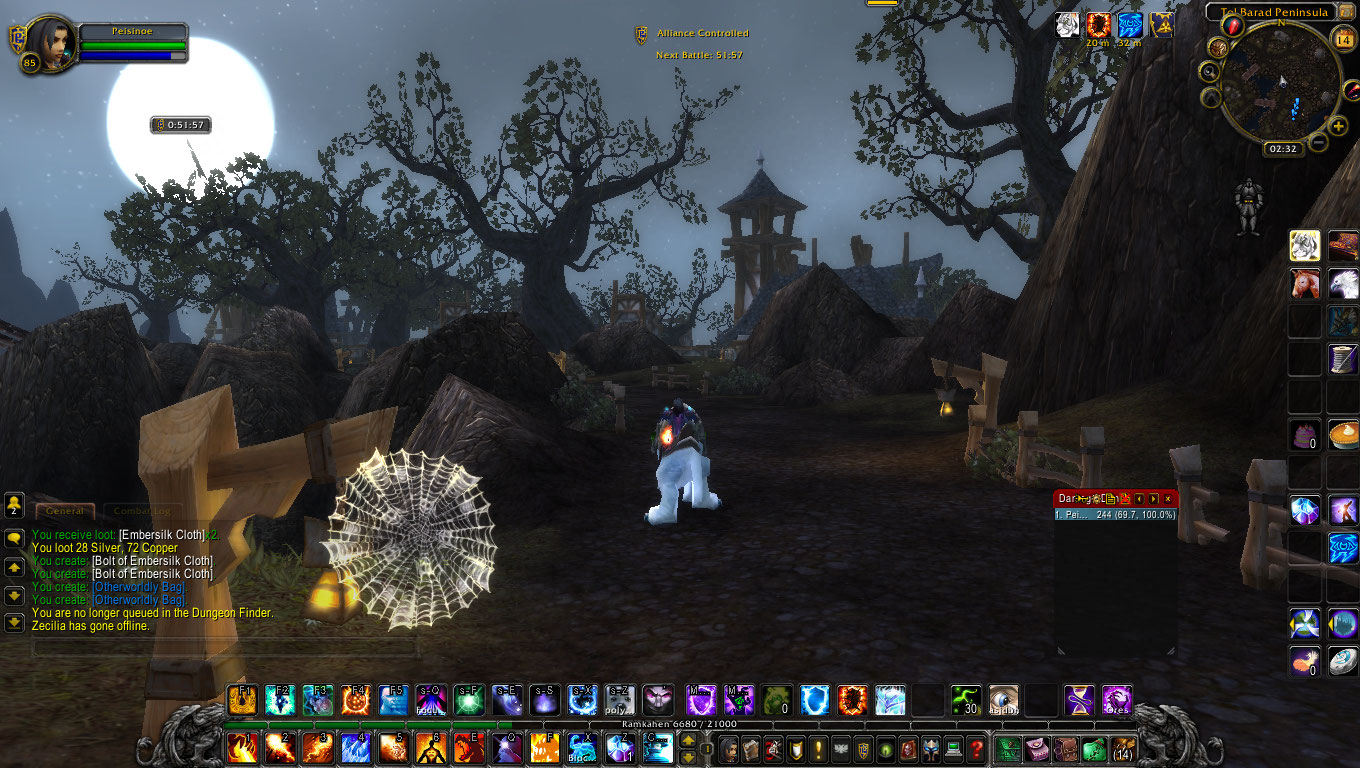Switch to the Combat Log tab
The width and height of the screenshot is (1360, 768).
(142, 511)
